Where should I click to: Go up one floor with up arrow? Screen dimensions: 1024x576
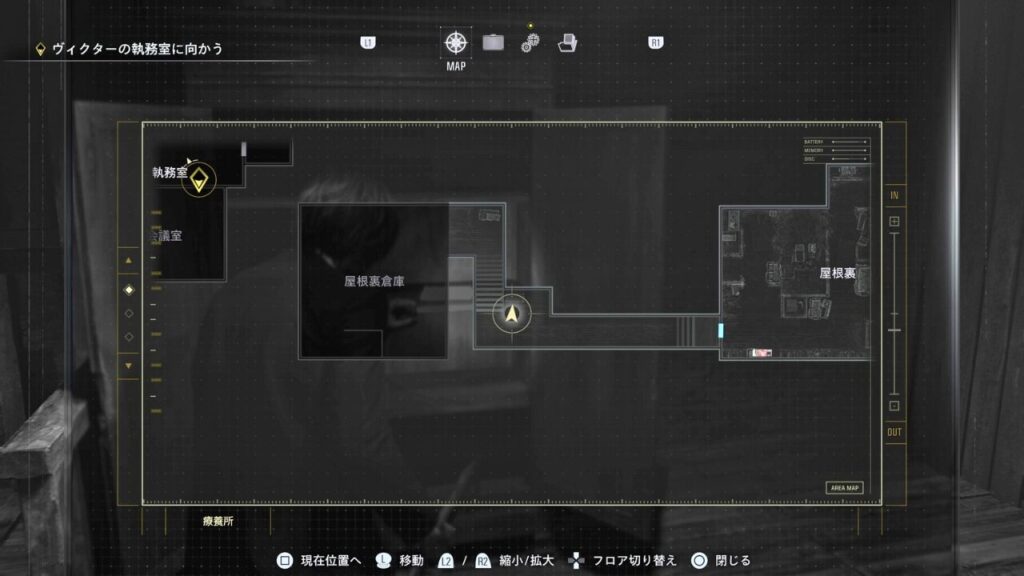[x=128, y=262]
